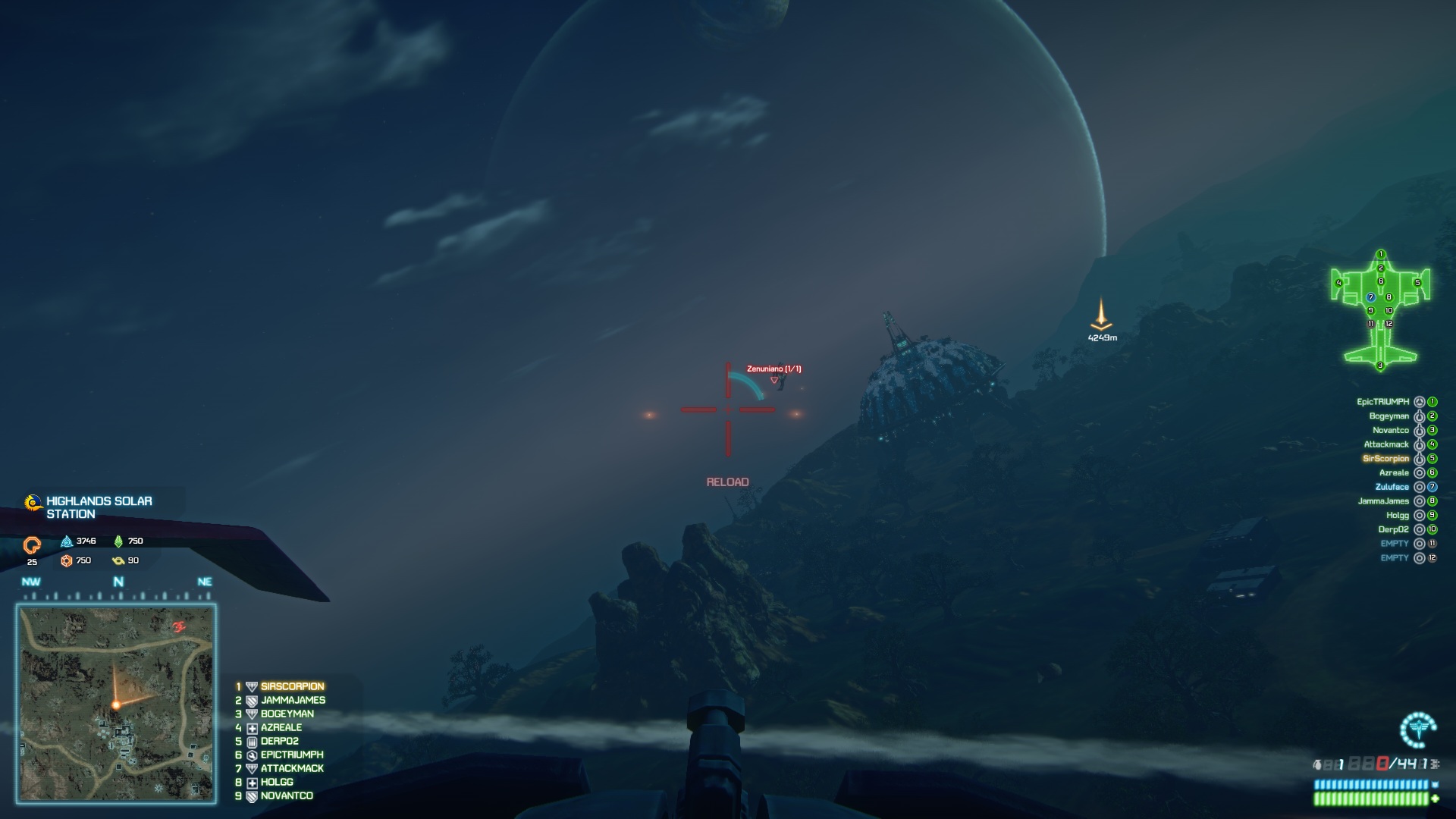Image resolution: width=1456 pixels, height=819 pixels.
Task: Select Derp02 in the numbered squad list
Action: [x=280, y=741]
